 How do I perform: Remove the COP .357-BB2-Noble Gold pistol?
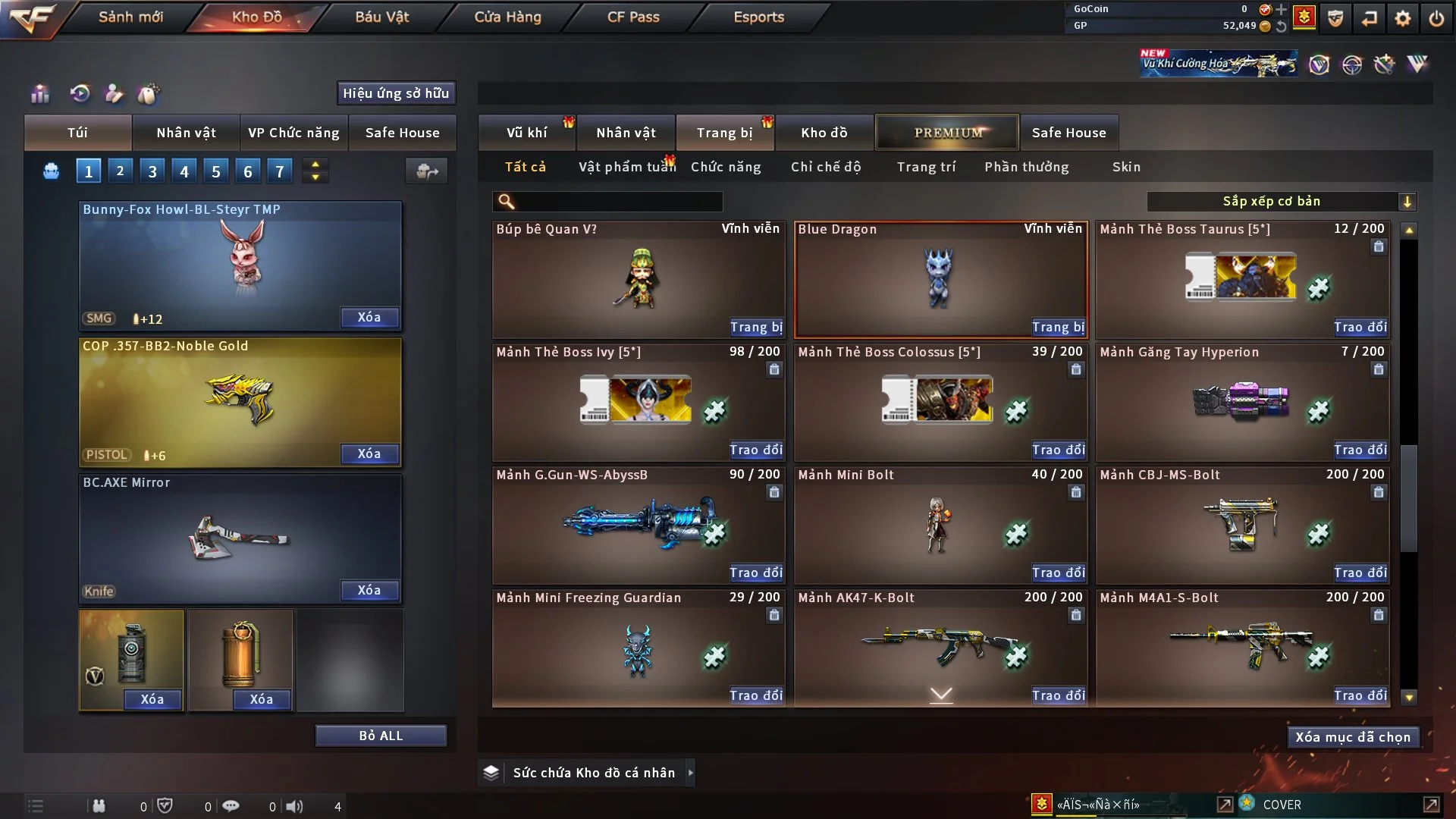[x=369, y=453]
